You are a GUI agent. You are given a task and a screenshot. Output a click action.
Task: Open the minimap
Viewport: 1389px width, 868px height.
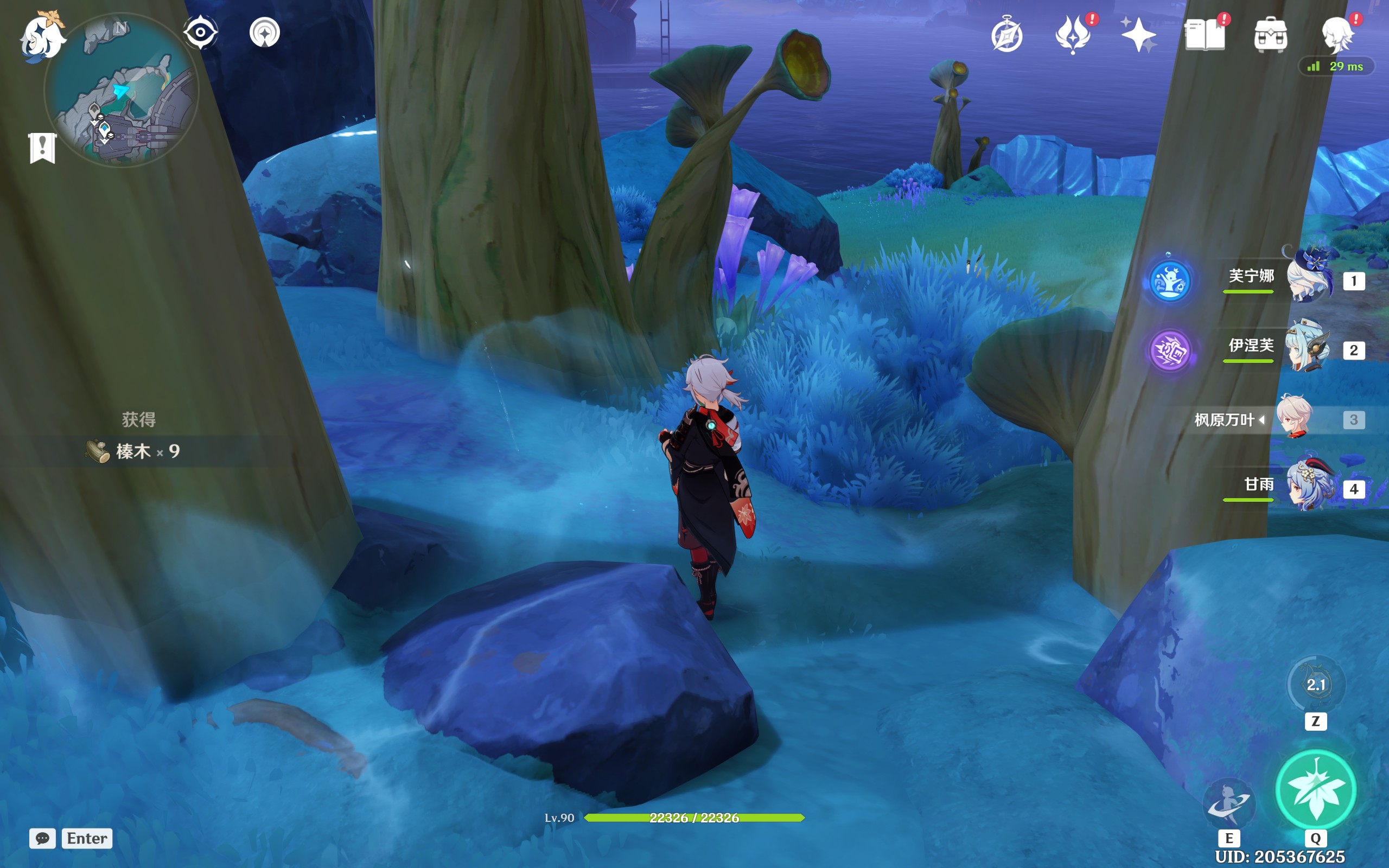[121, 91]
